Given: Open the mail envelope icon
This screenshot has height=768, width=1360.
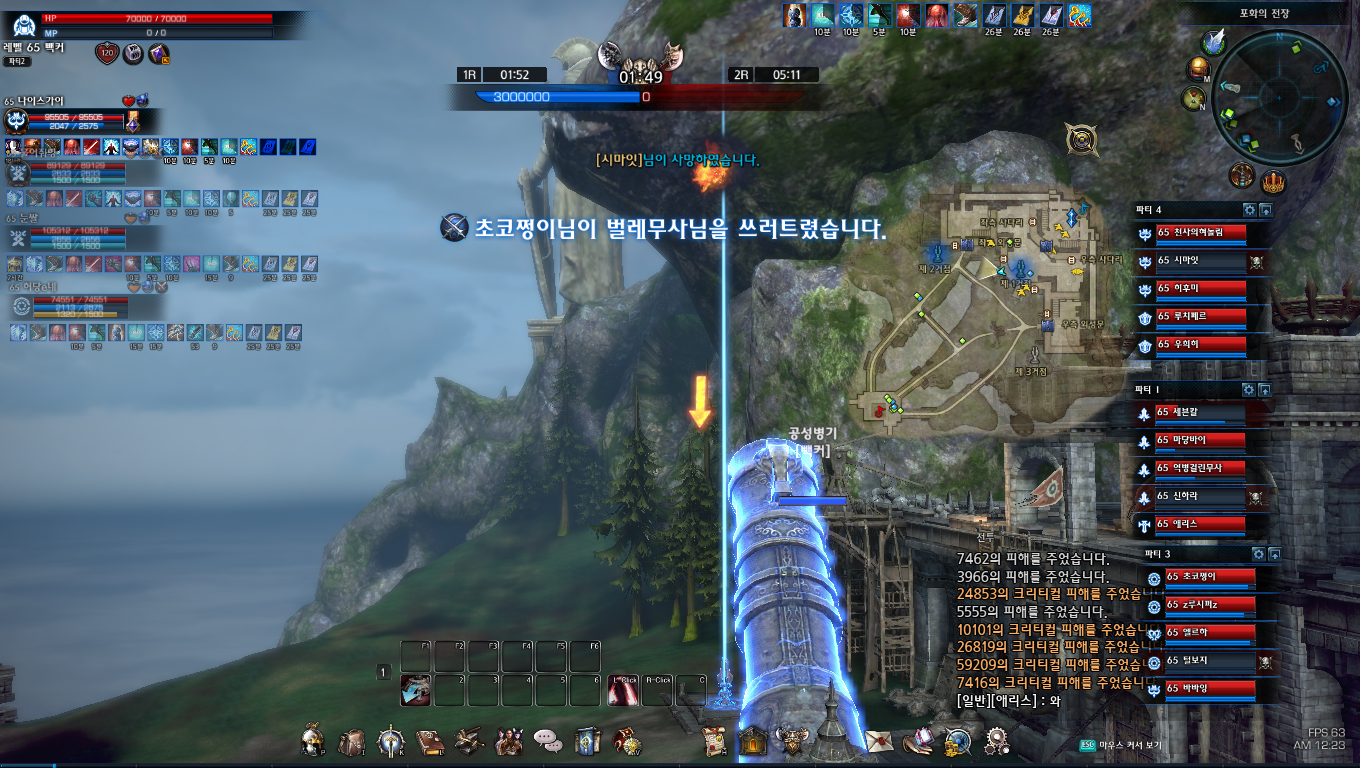Looking at the screenshot, I should [880, 741].
